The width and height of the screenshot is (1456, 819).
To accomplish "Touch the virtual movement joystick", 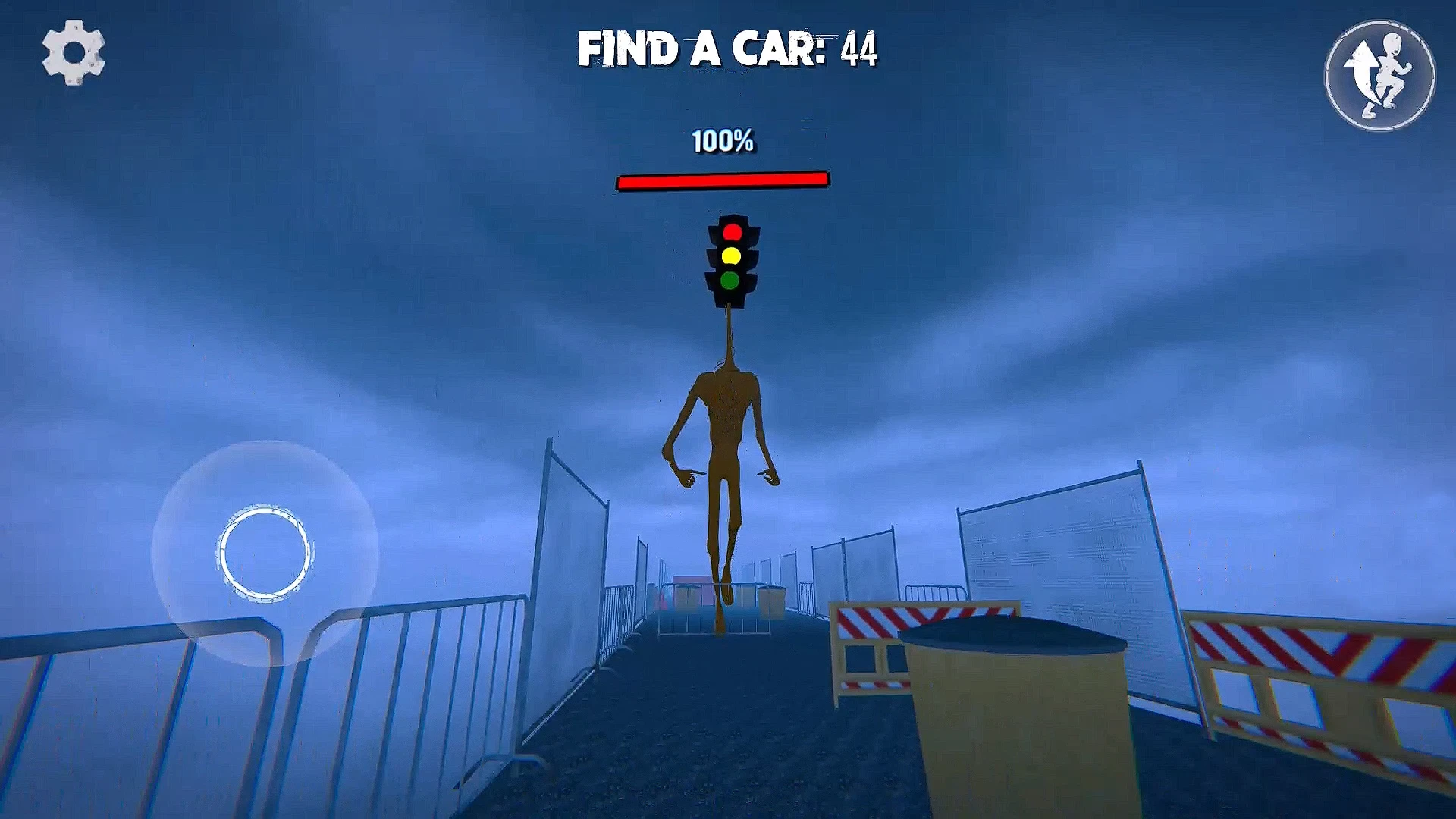I will click(x=265, y=553).
